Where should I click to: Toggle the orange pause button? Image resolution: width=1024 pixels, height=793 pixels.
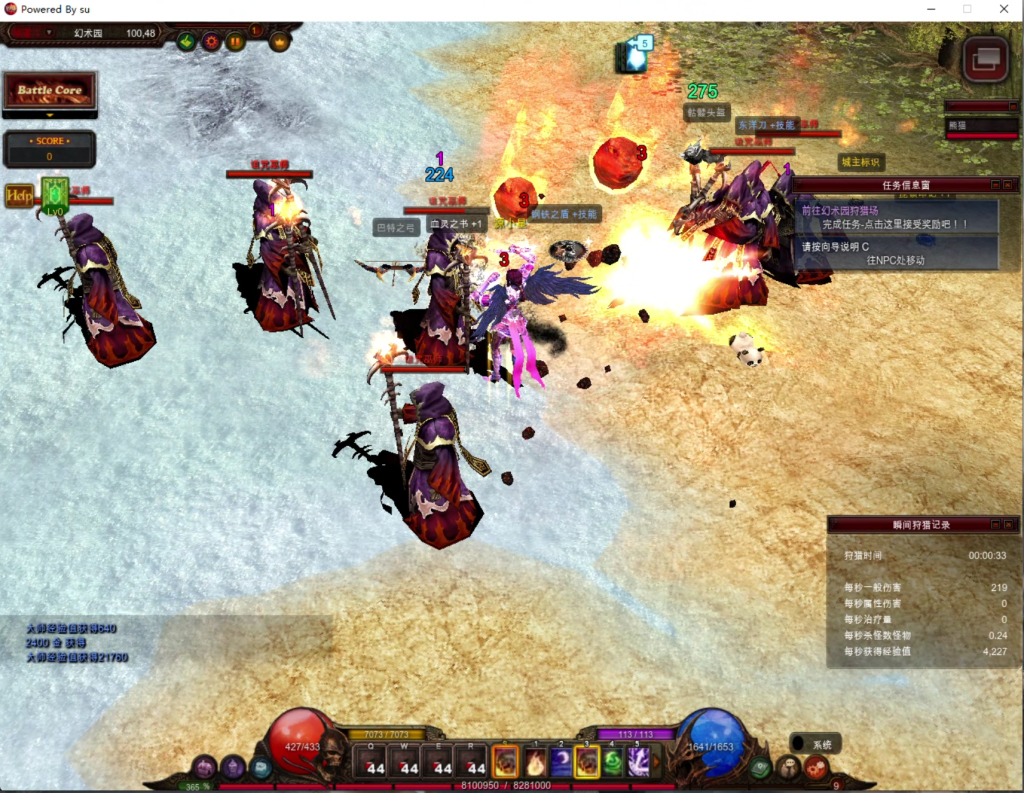236,41
